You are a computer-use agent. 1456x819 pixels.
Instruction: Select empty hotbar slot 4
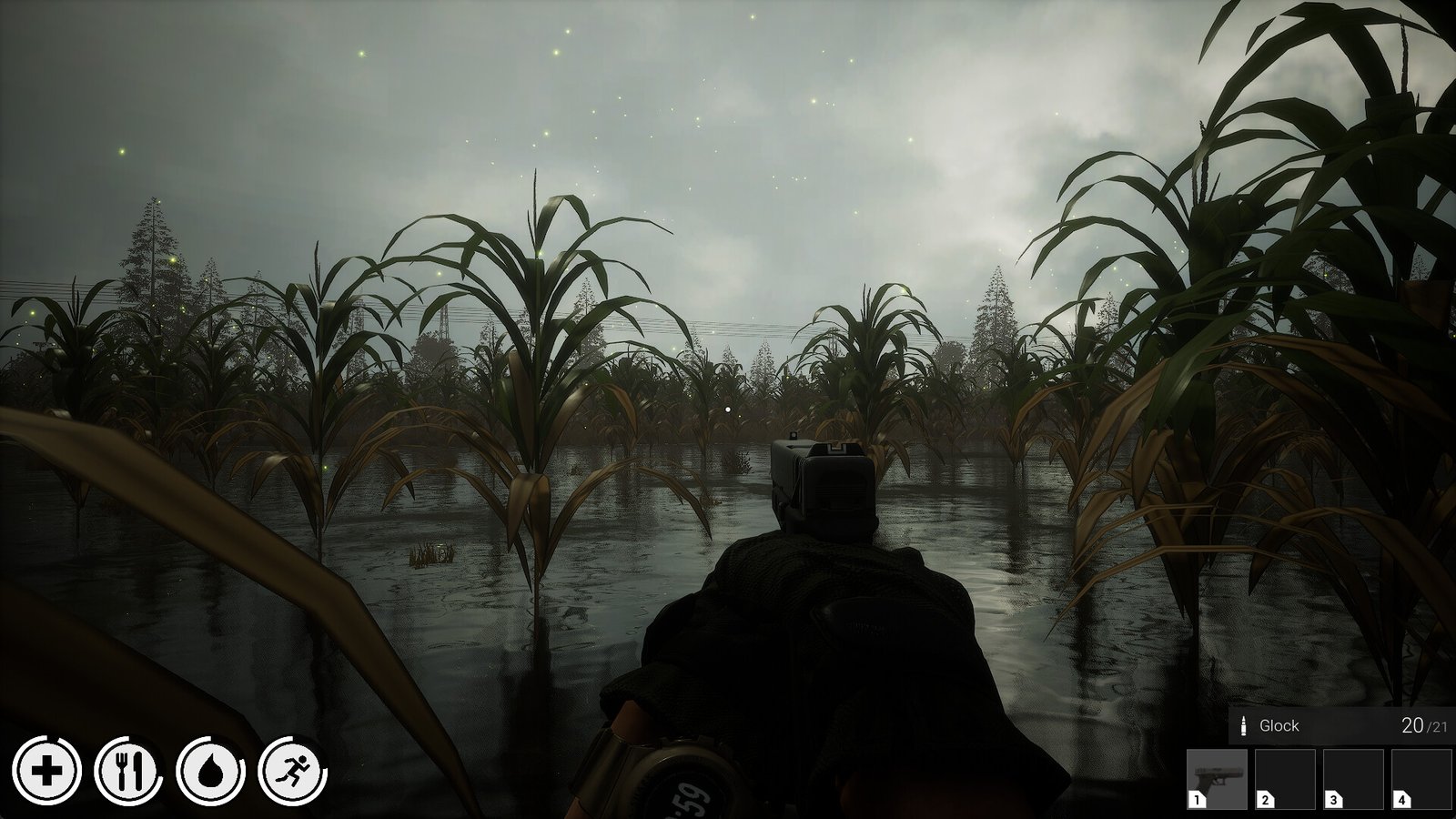(1422, 778)
